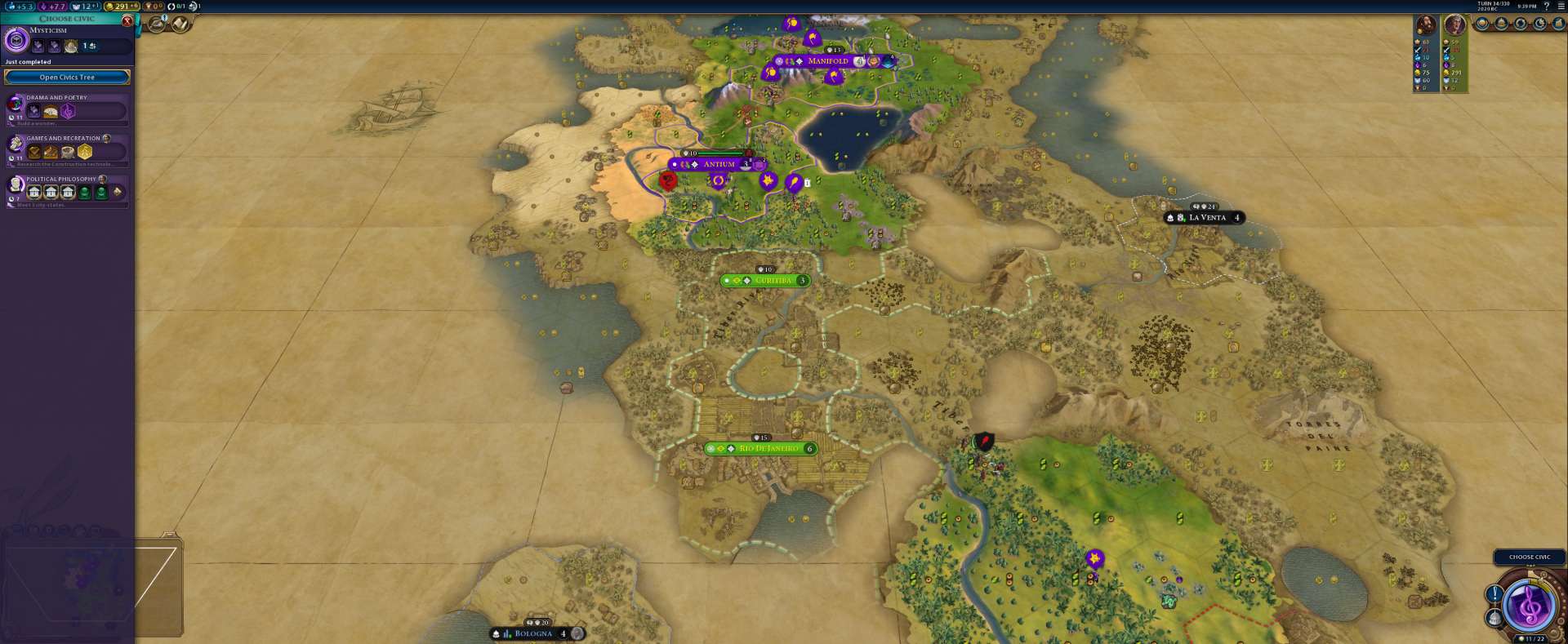Click the Bologna city-state banner
The height and width of the screenshot is (644, 1568).
533,634
